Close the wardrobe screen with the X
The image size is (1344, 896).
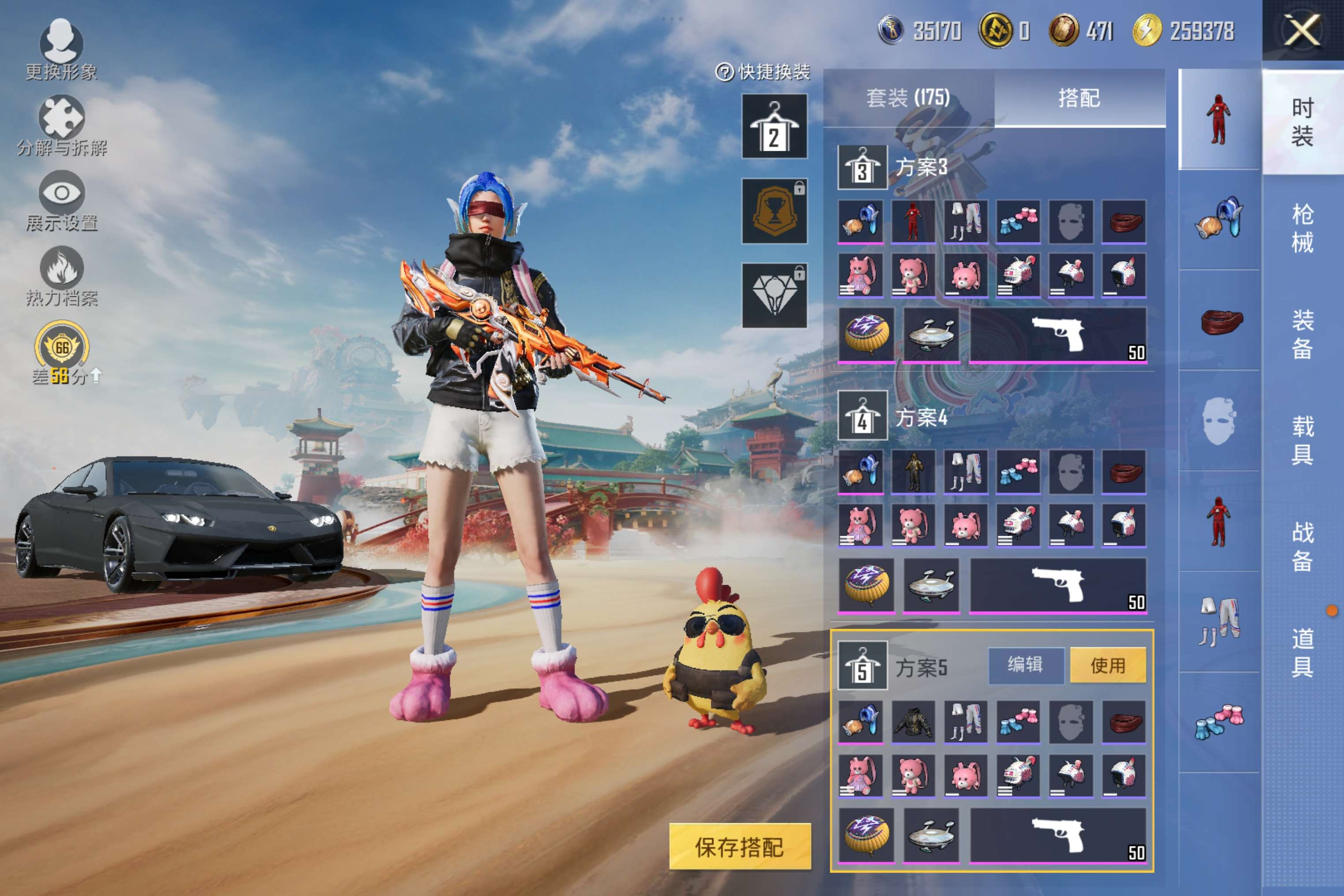(x=1302, y=30)
